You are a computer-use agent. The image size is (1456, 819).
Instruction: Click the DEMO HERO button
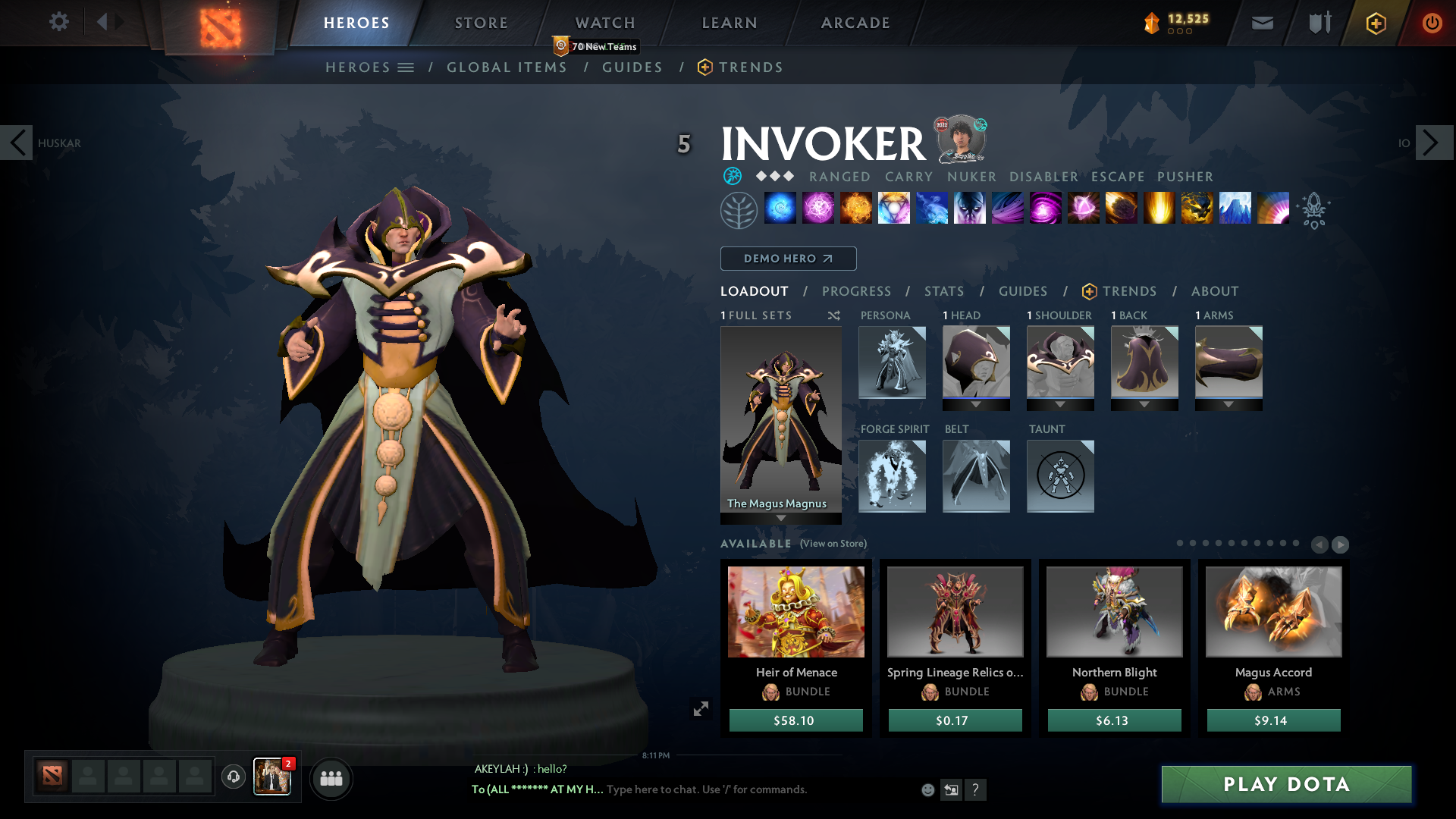tap(788, 259)
